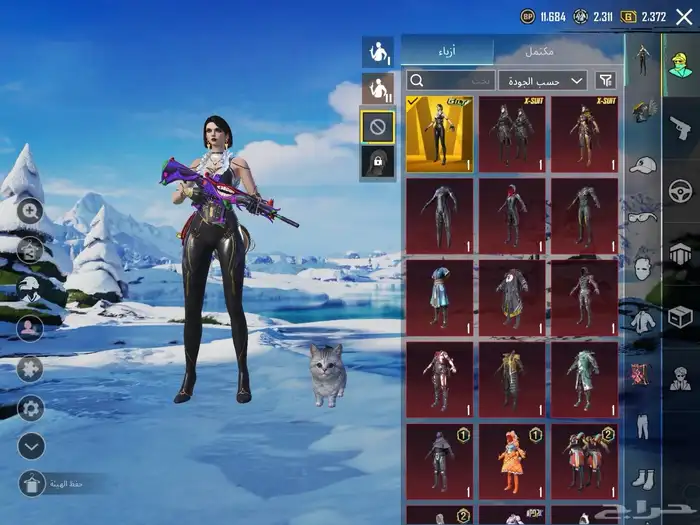Select the shoes category icon
The width and height of the screenshot is (700, 525).
click(642, 480)
